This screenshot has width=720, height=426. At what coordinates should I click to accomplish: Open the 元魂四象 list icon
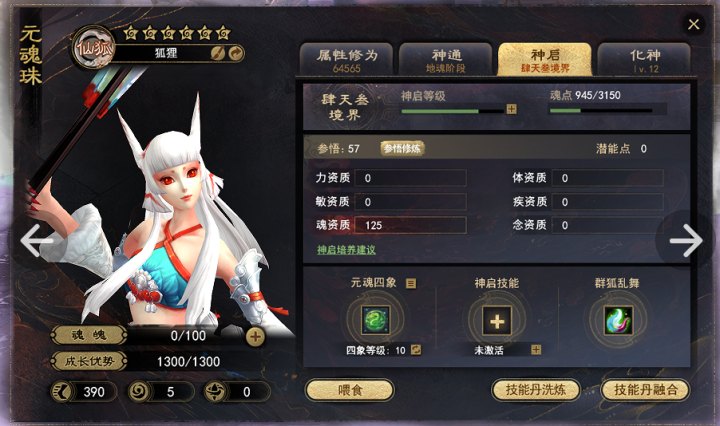pyautogui.click(x=411, y=284)
